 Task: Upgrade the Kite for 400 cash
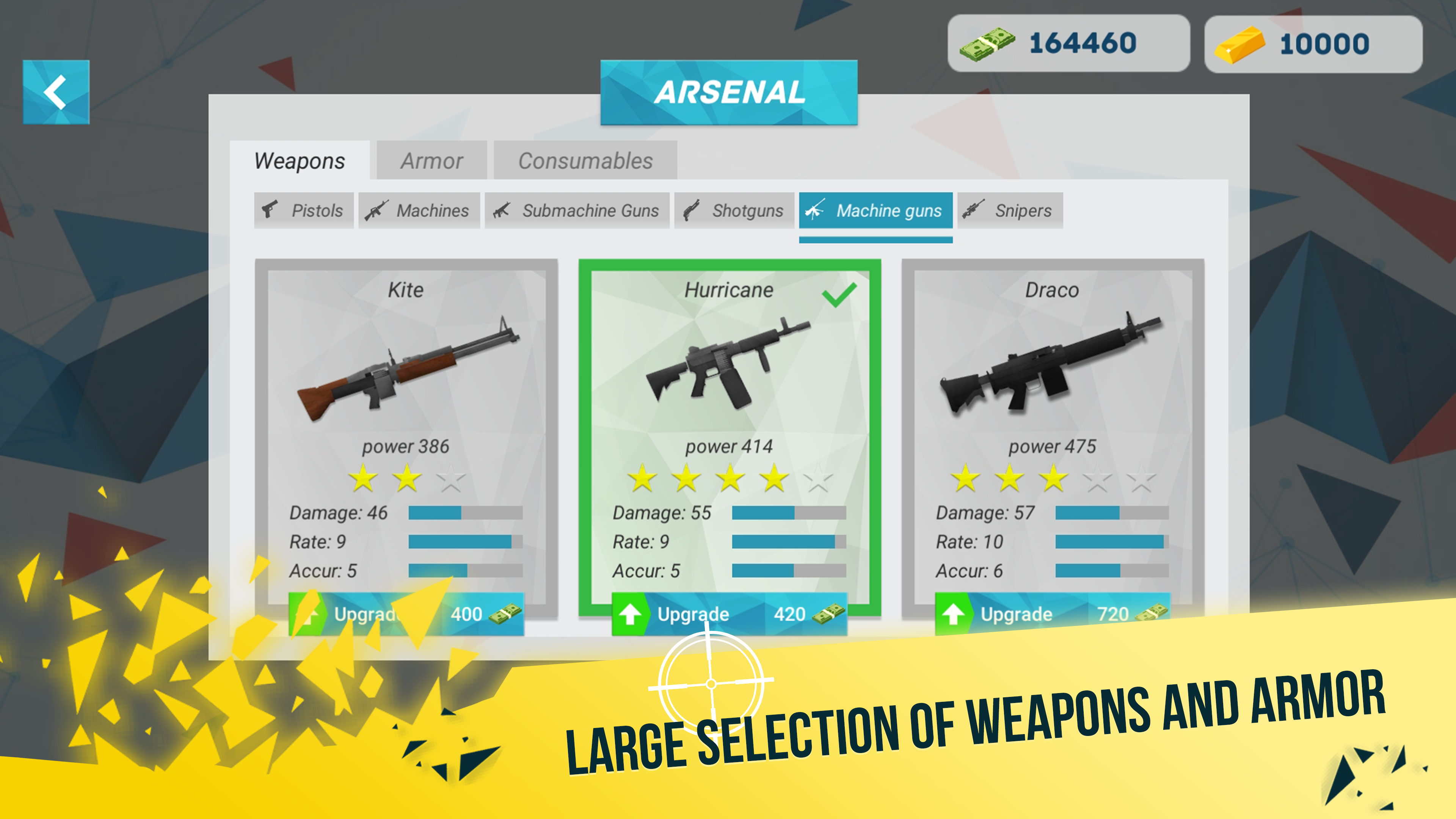[407, 614]
